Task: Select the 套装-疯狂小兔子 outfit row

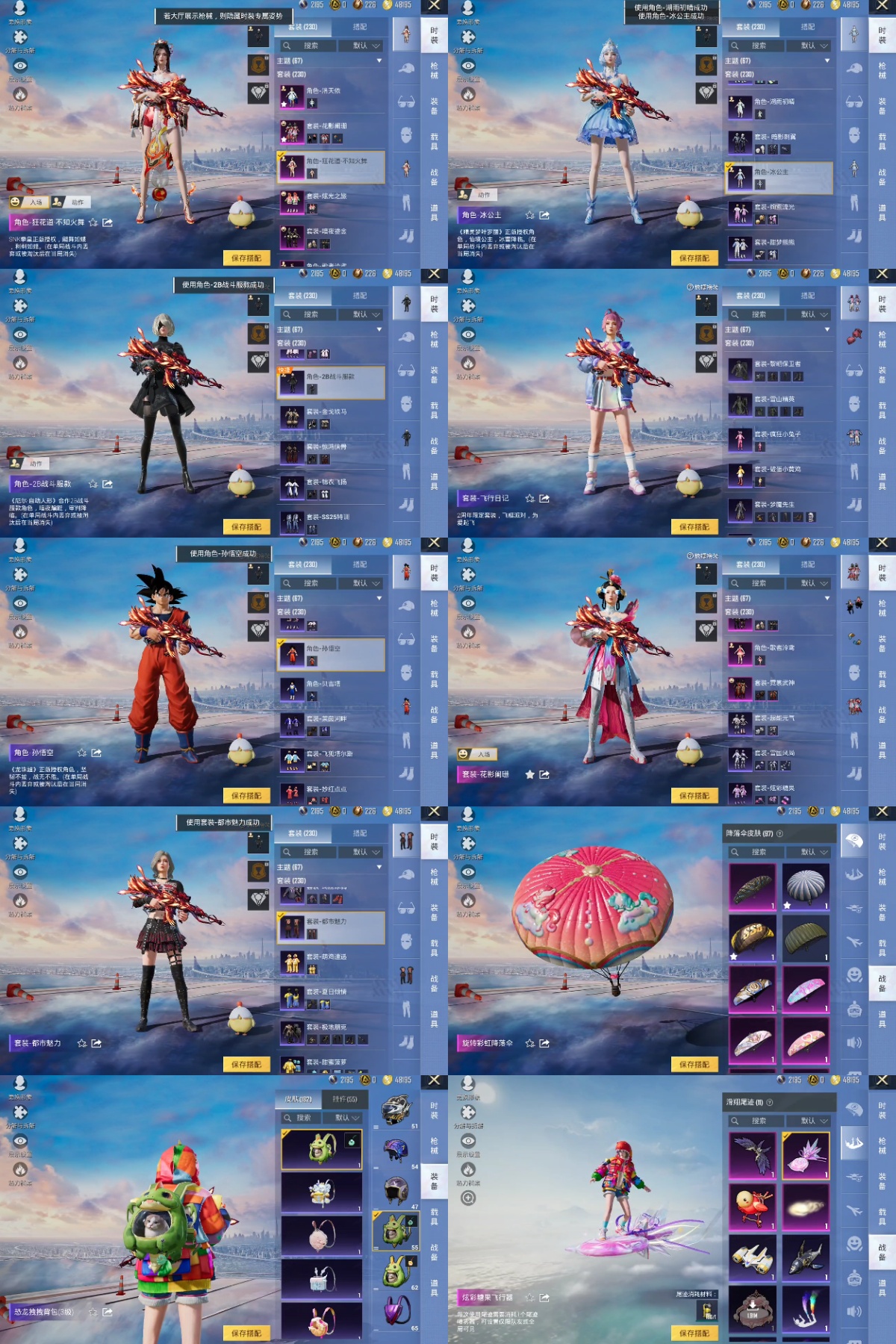Action: click(779, 440)
